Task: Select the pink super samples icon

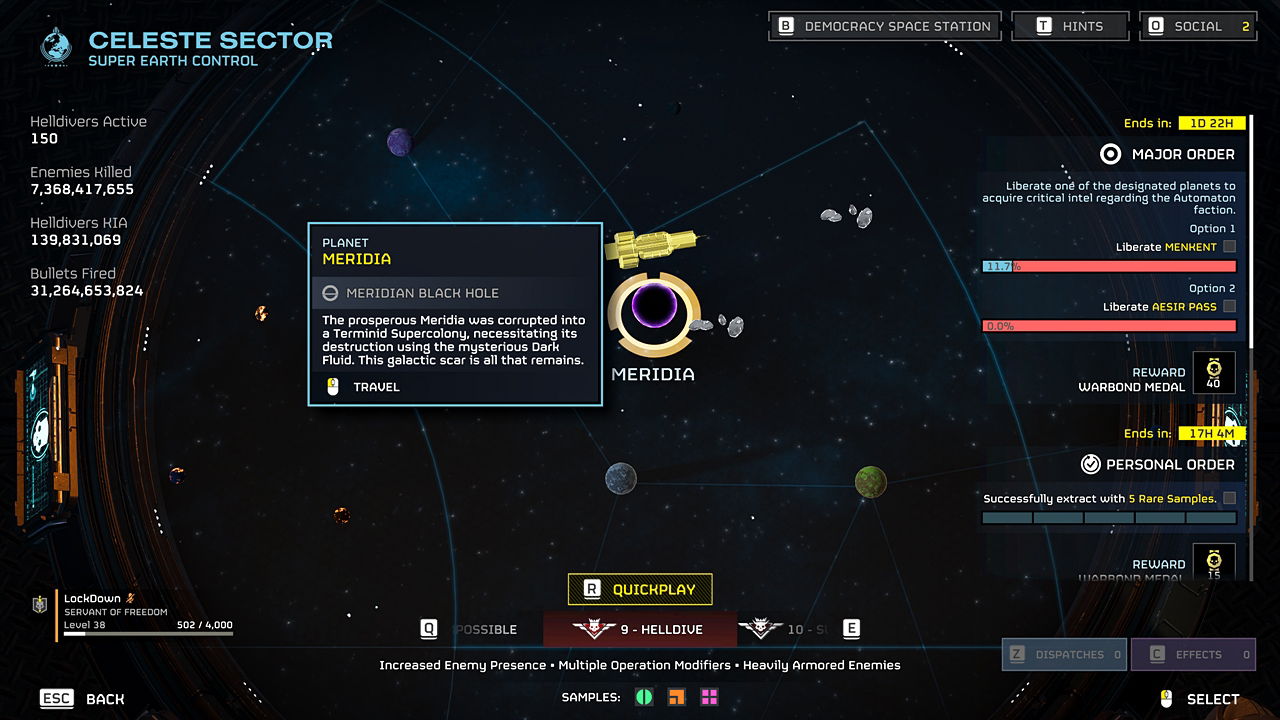Action: (x=708, y=697)
